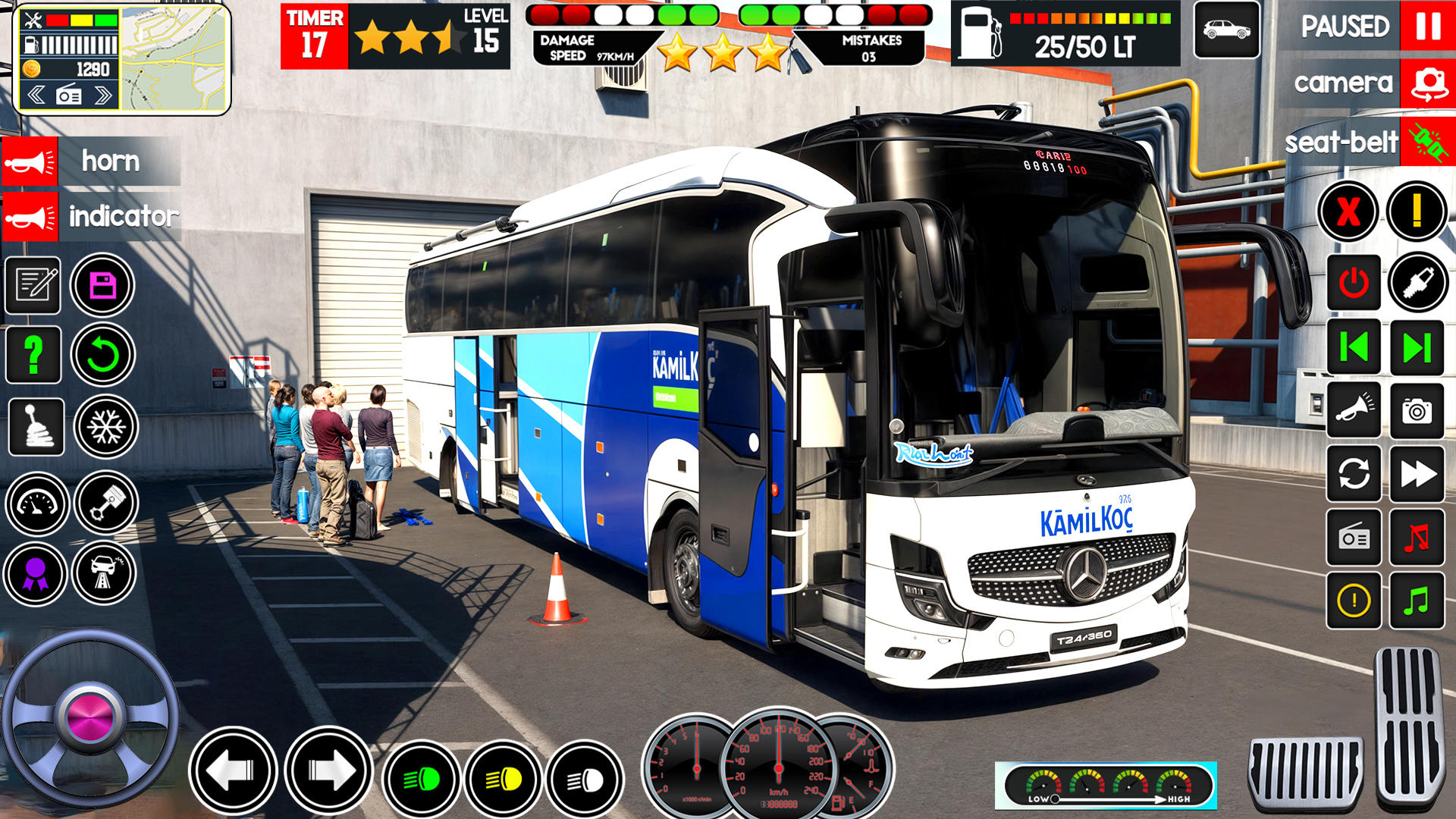Image resolution: width=1456 pixels, height=819 pixels.
Task: Click the red pause button
Action: (1427, 27)
